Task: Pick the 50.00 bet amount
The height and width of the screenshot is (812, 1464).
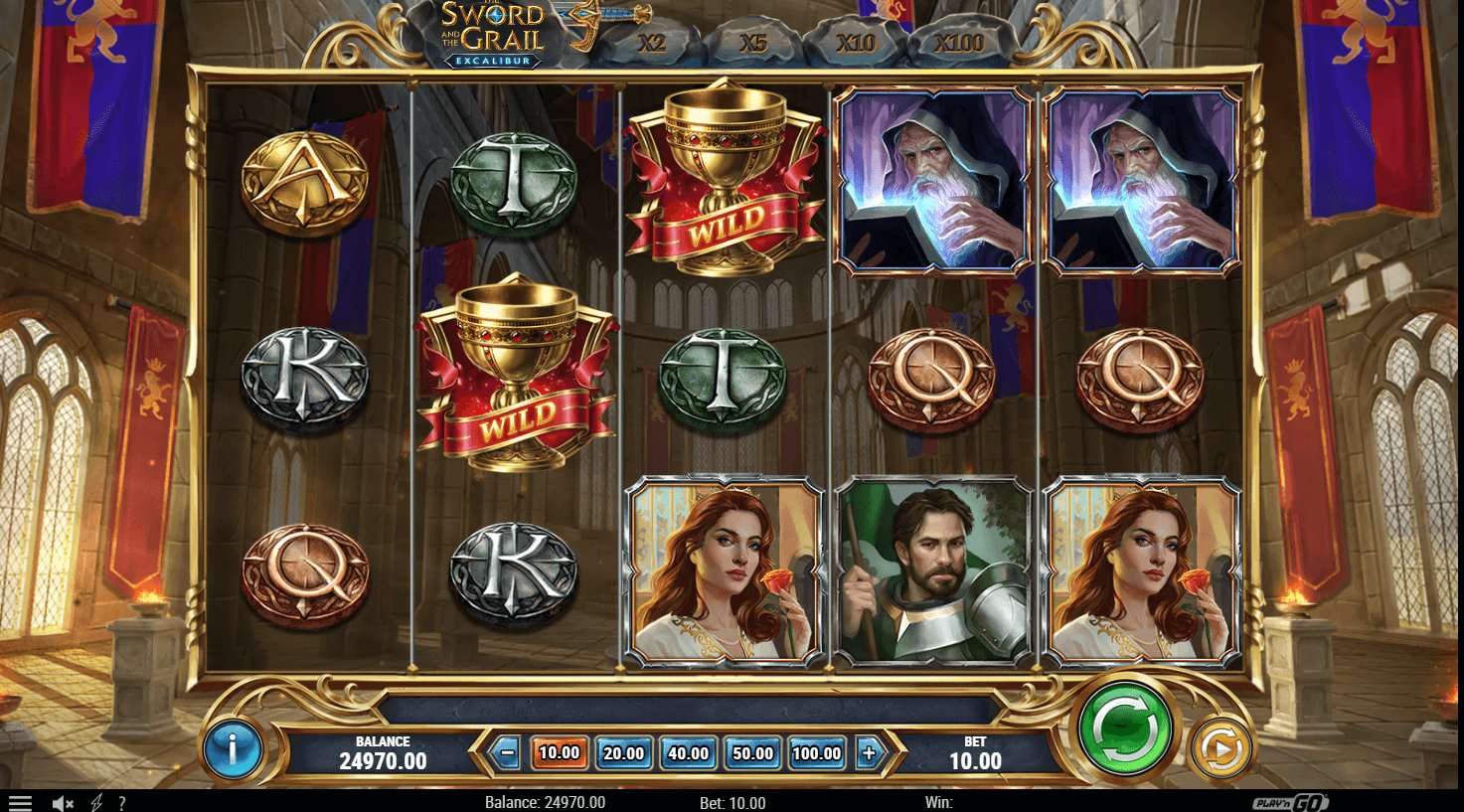Action: (752, 753)
